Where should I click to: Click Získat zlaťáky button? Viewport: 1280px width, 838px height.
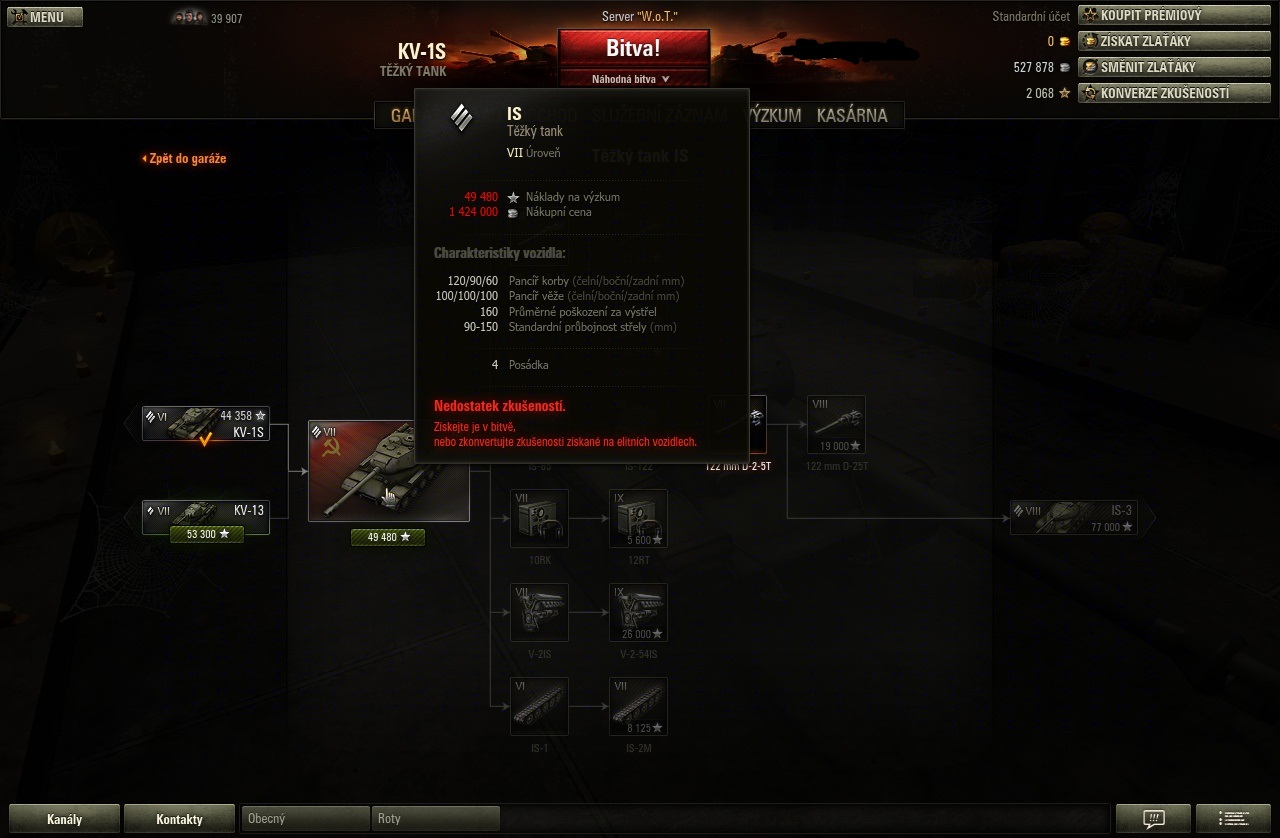pos(1174,41)
